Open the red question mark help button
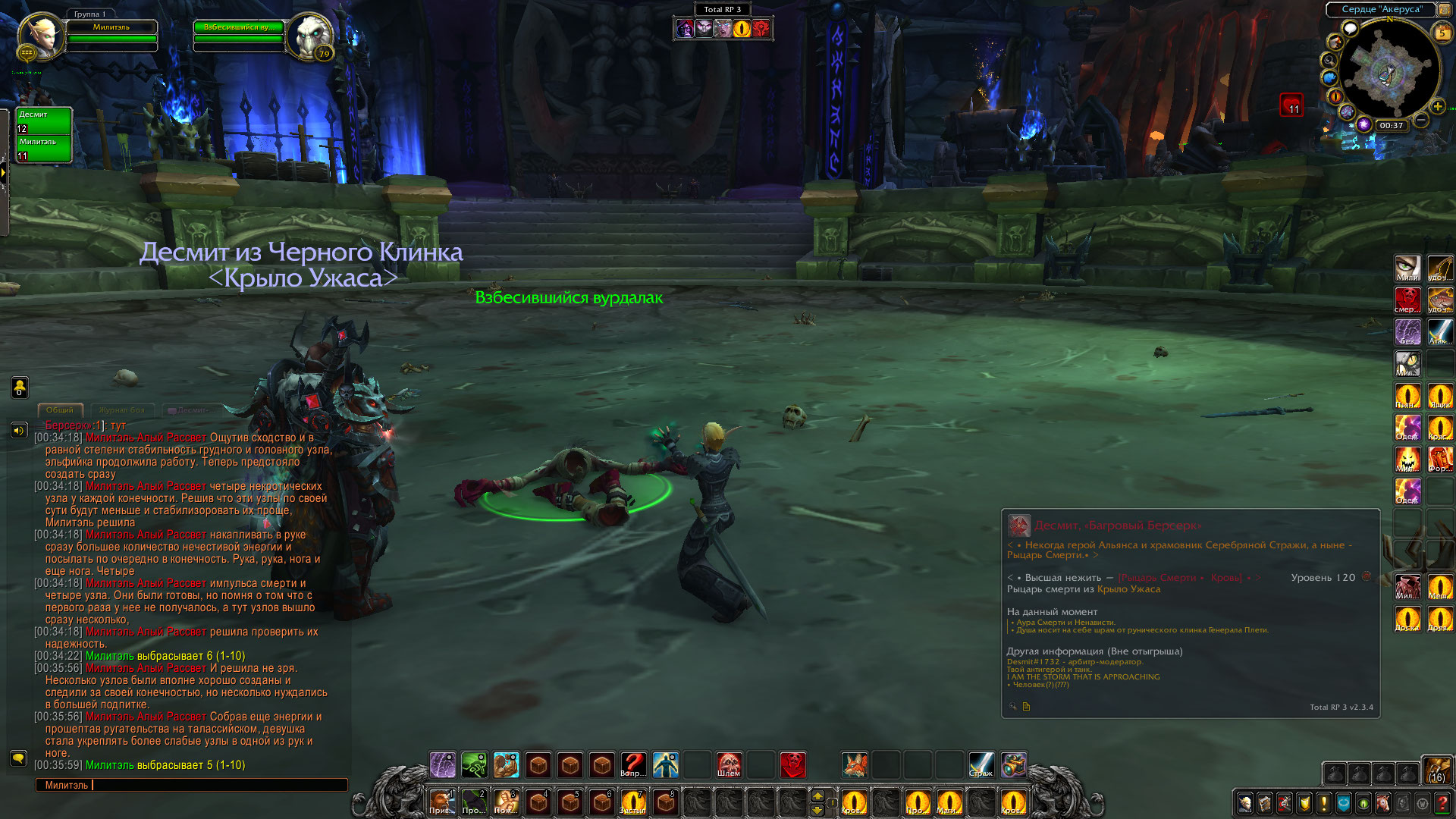Screen dimensions: 1456x819 coord(1442,802)
